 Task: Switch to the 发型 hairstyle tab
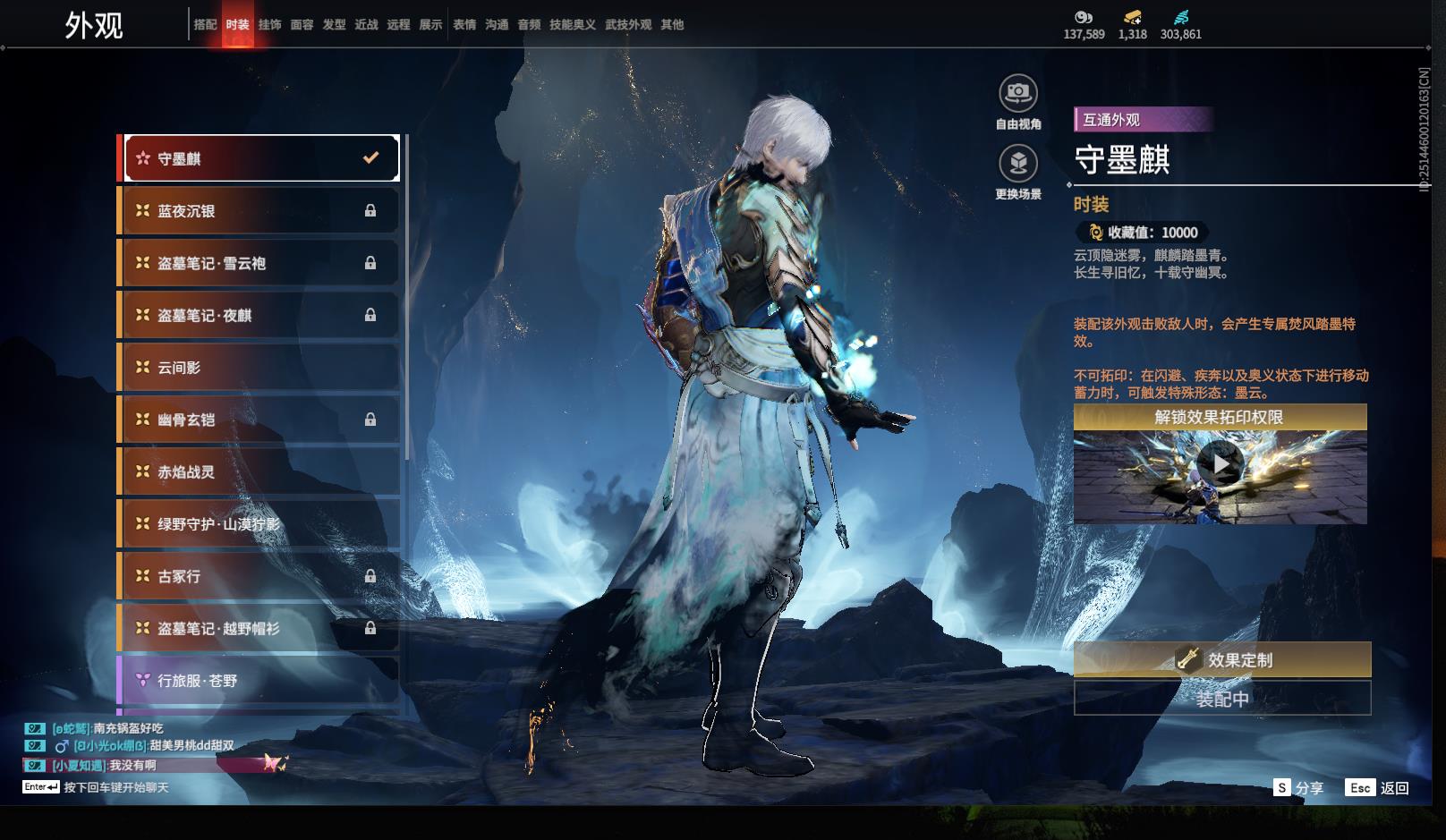point(334,24)
